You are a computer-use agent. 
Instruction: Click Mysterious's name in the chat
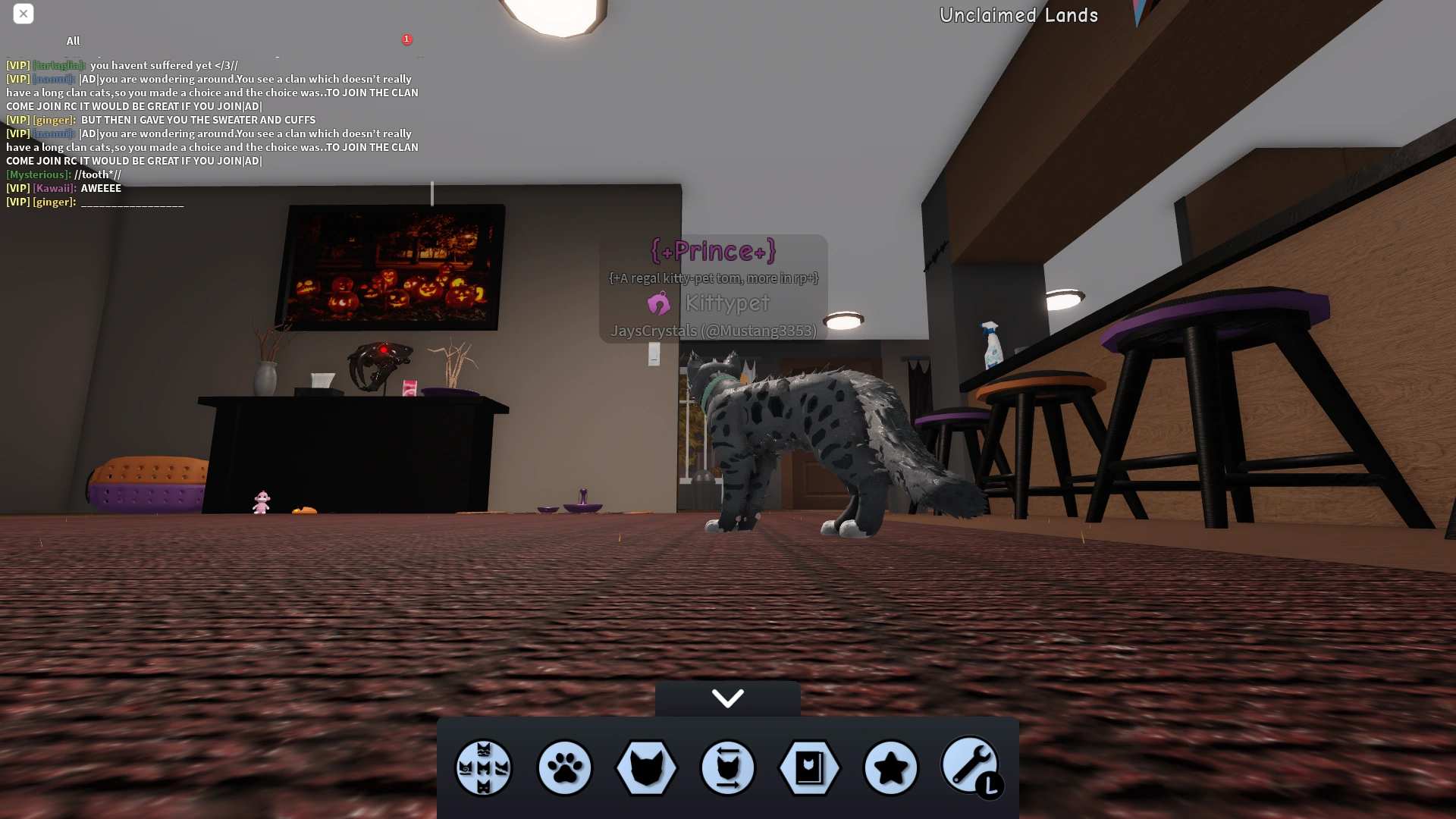38,174
